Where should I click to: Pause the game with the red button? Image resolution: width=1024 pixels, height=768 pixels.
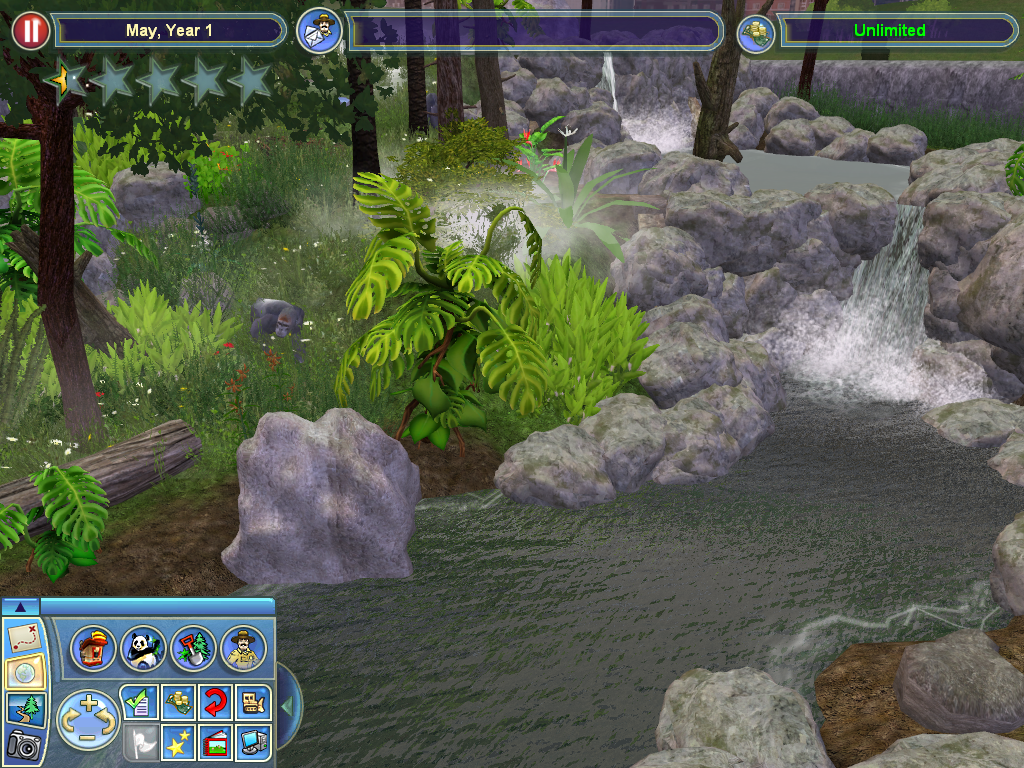31,30
